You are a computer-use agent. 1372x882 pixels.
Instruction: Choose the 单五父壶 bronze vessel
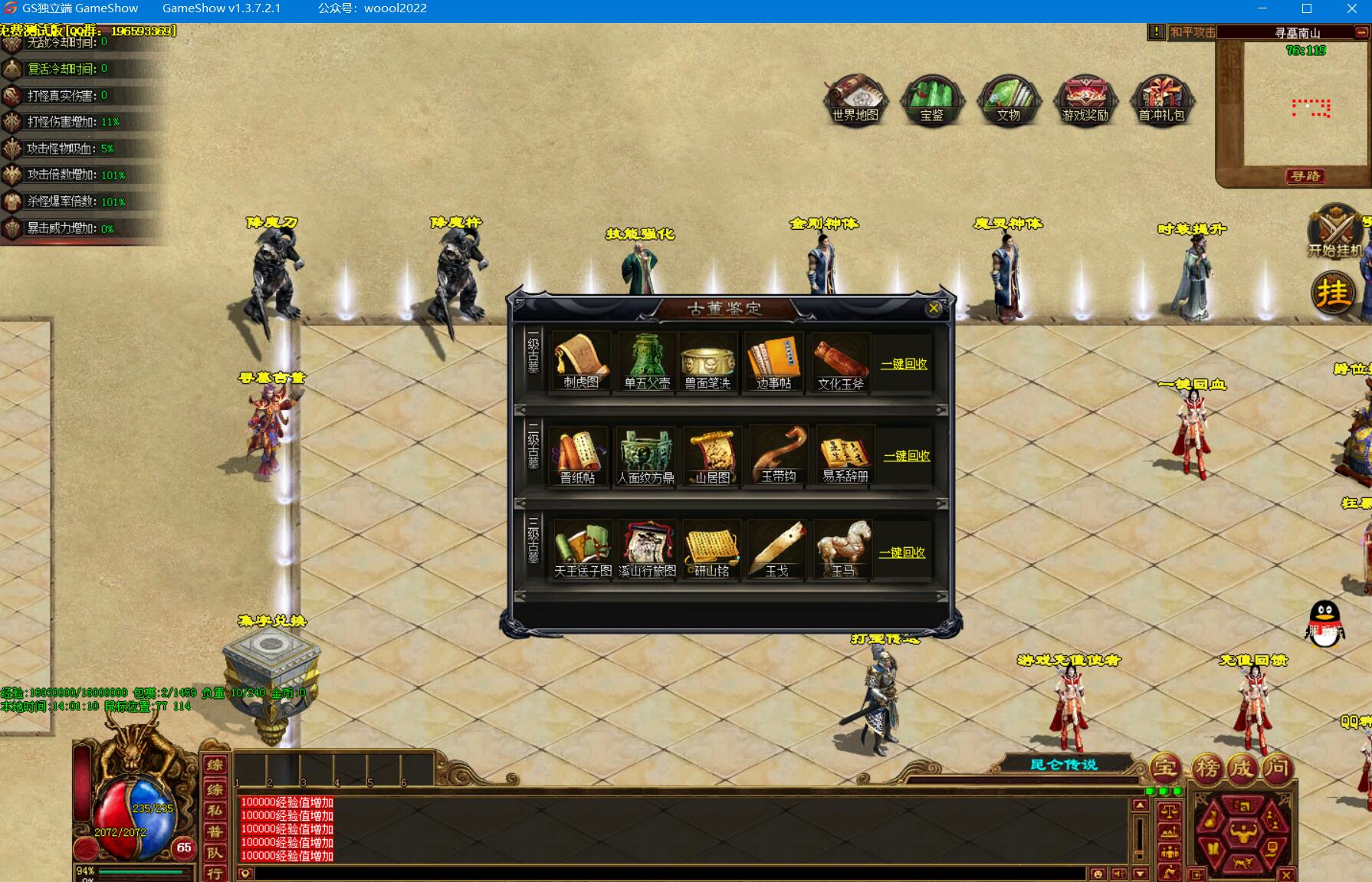point(646,362)
